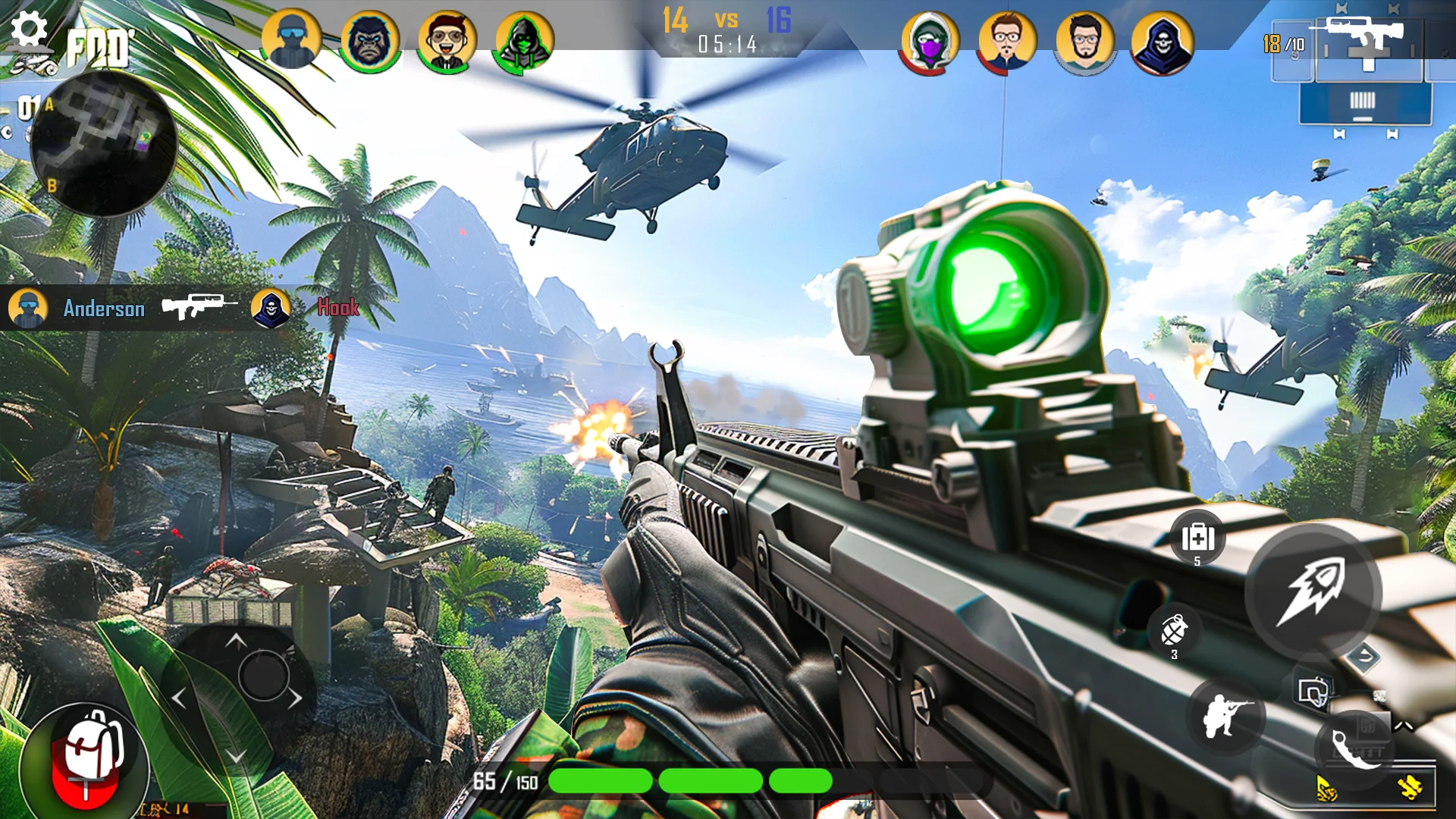Image resolution: width=1456 pixels, height=819 pixels.
Task: Open the settings gear menu
Action: 30,29
